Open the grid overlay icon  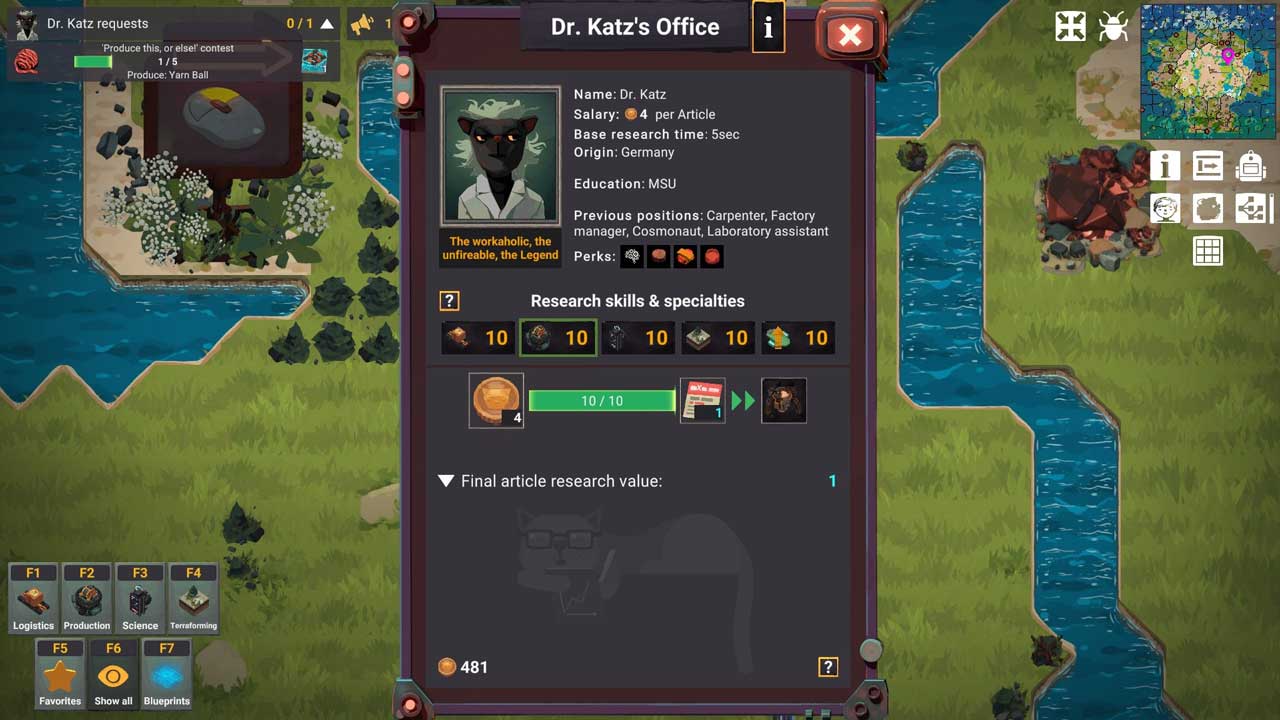1208,251
